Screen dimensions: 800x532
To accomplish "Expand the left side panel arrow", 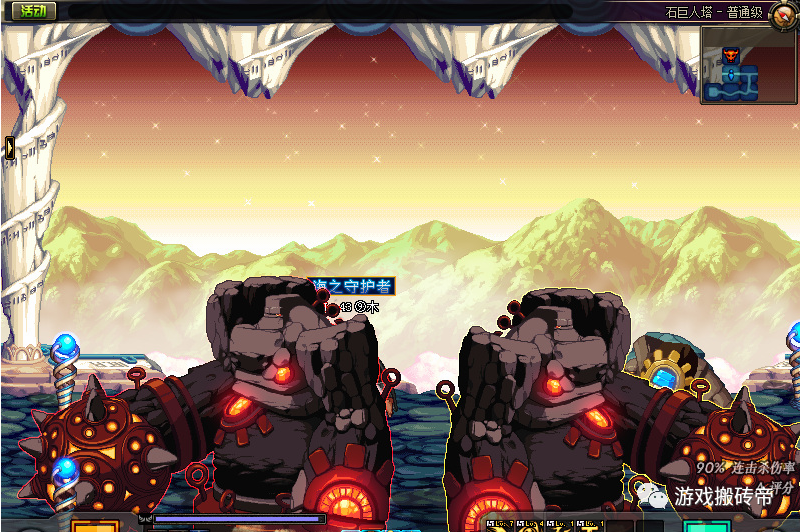I will click(x=9, y=148).
